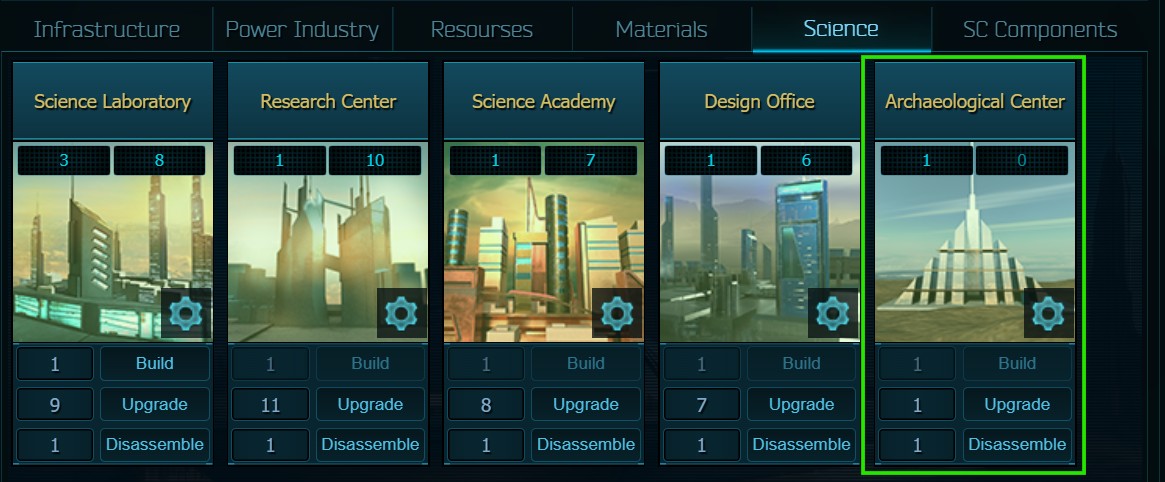This screenshot has height=482, width=1165.
Task: Select the Design Office gear icon
Action: point(833,314)
